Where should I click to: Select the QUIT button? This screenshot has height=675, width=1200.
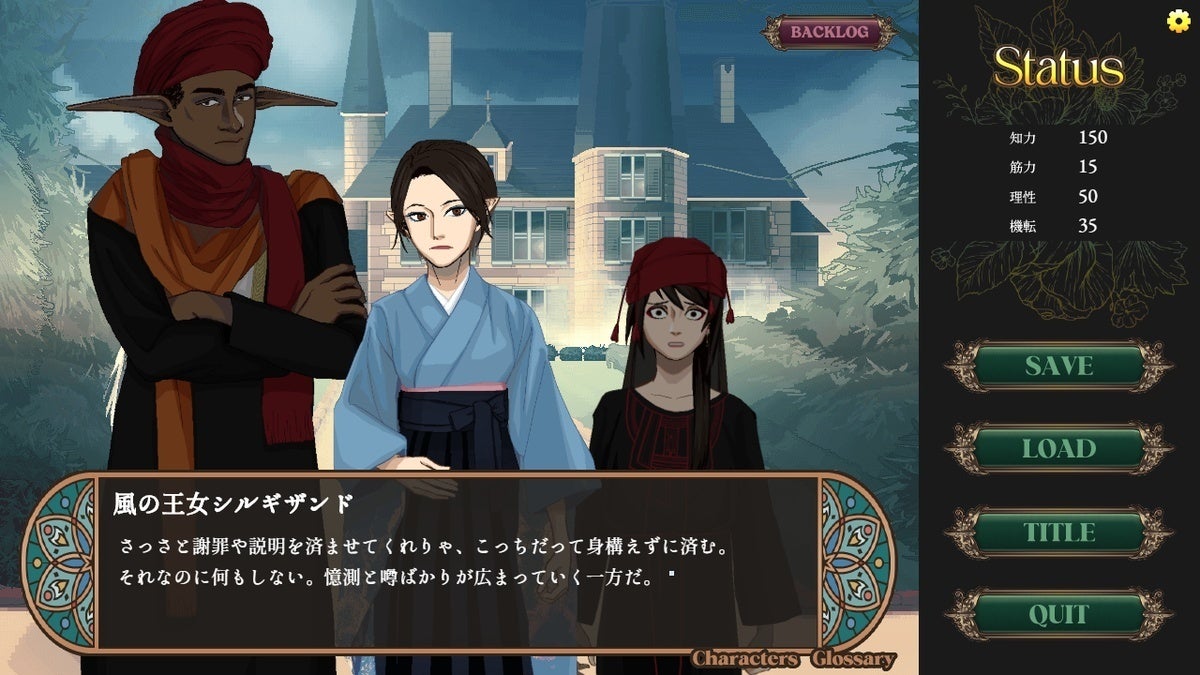tap(1058, 614)
